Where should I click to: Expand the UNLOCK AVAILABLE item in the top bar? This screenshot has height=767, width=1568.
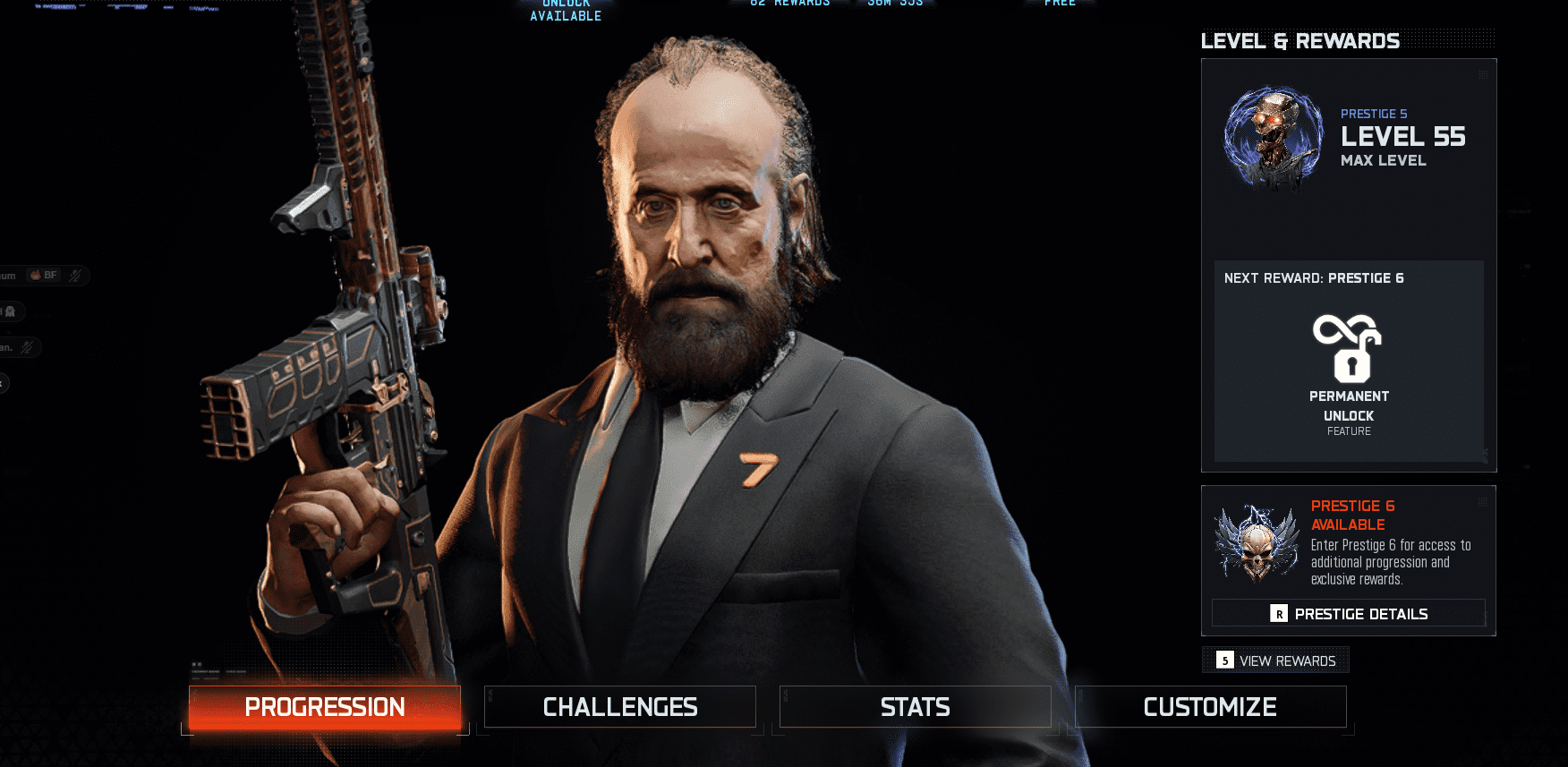(x=565, y=9)
